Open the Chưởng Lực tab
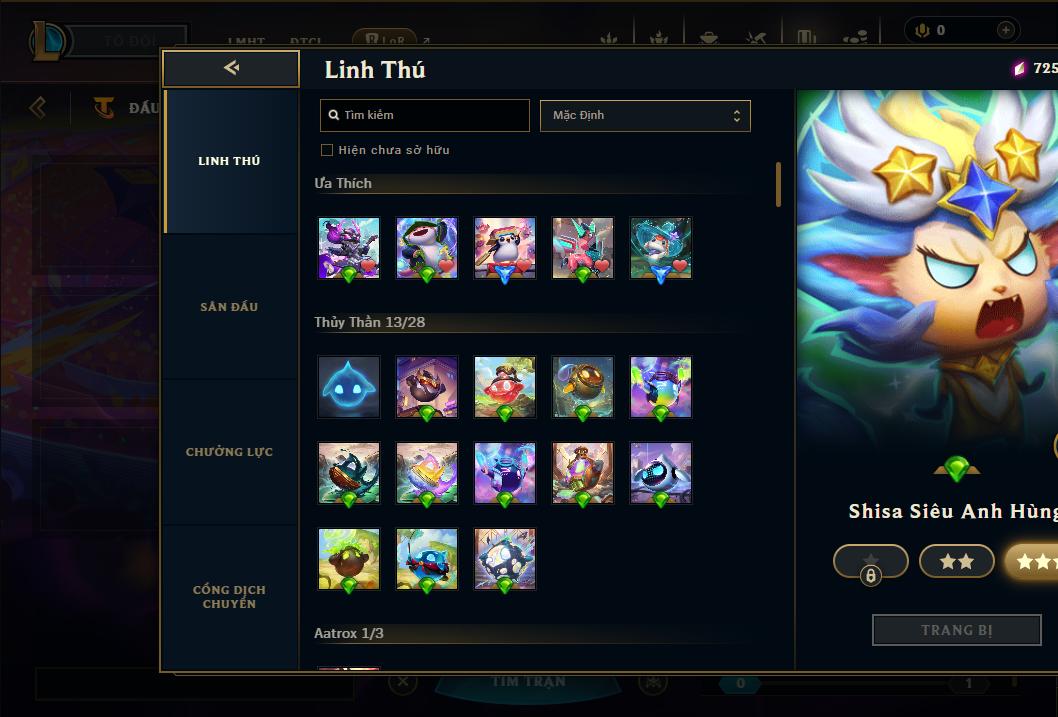The image size is (1058, 717). pos(229,452)
